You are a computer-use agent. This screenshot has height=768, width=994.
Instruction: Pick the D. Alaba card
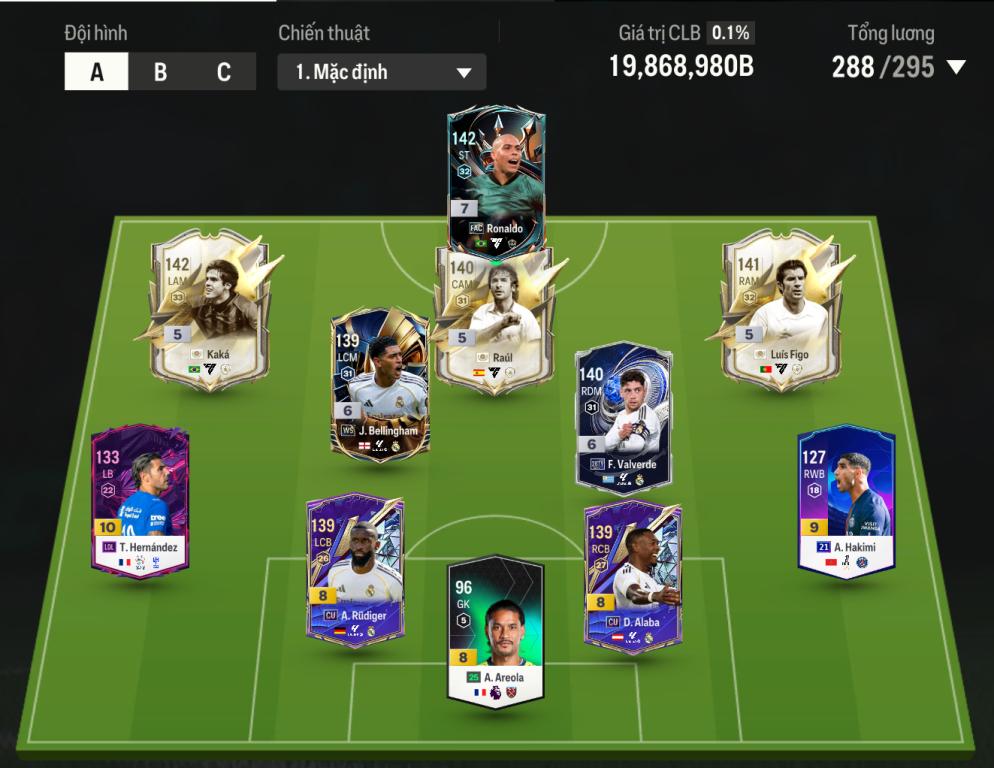click(x=632, y=575)
